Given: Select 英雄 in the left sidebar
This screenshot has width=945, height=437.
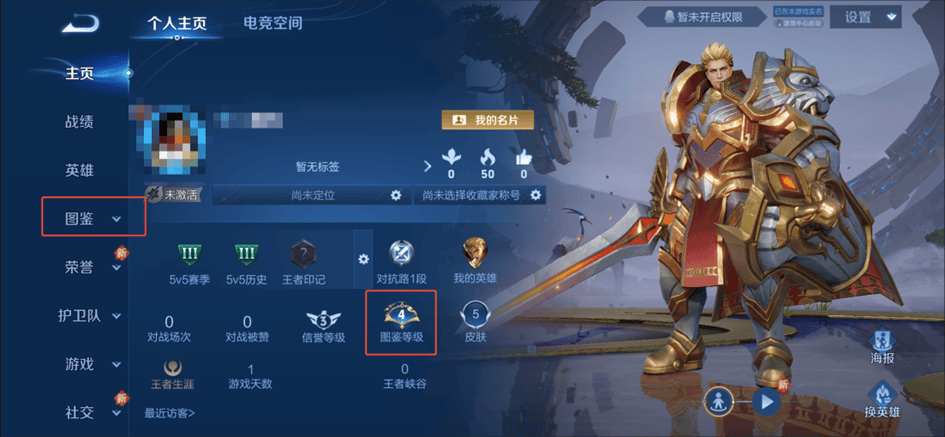Looking at the screenshot, I should 79,170.
